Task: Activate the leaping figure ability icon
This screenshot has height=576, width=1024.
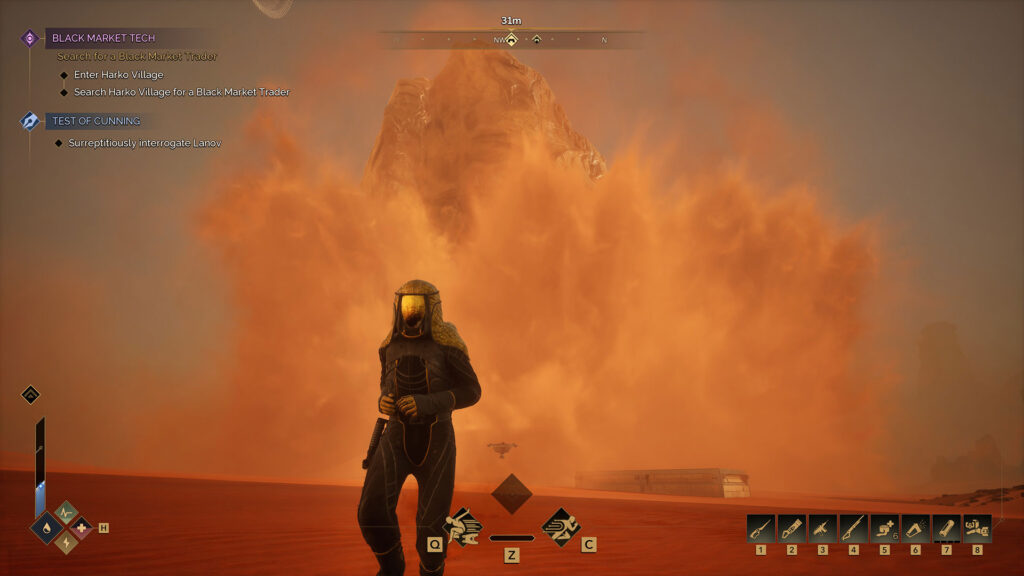Action: click(x=462, y=526)
